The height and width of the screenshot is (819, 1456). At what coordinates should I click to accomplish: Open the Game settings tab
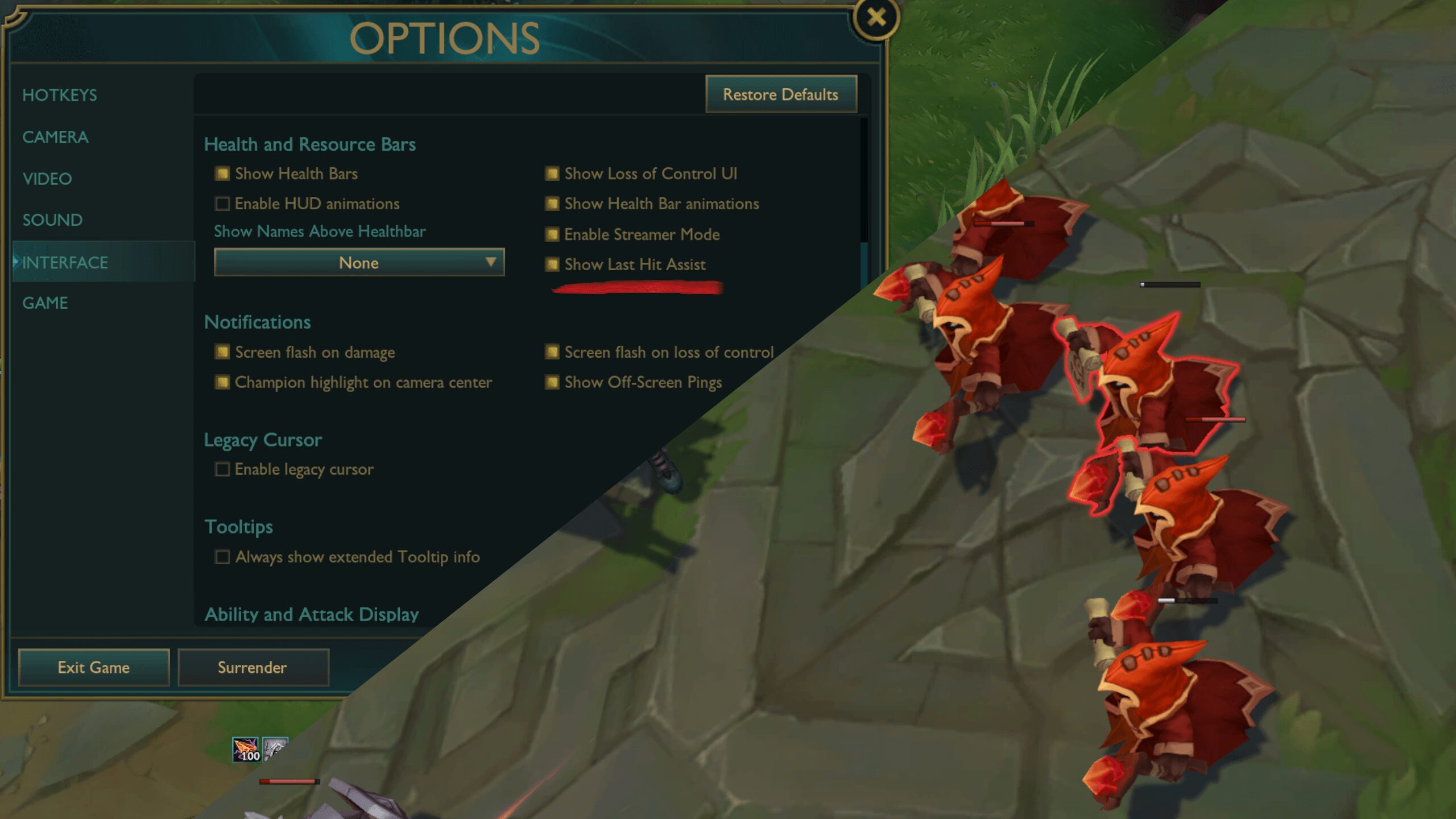click(45, 303)
